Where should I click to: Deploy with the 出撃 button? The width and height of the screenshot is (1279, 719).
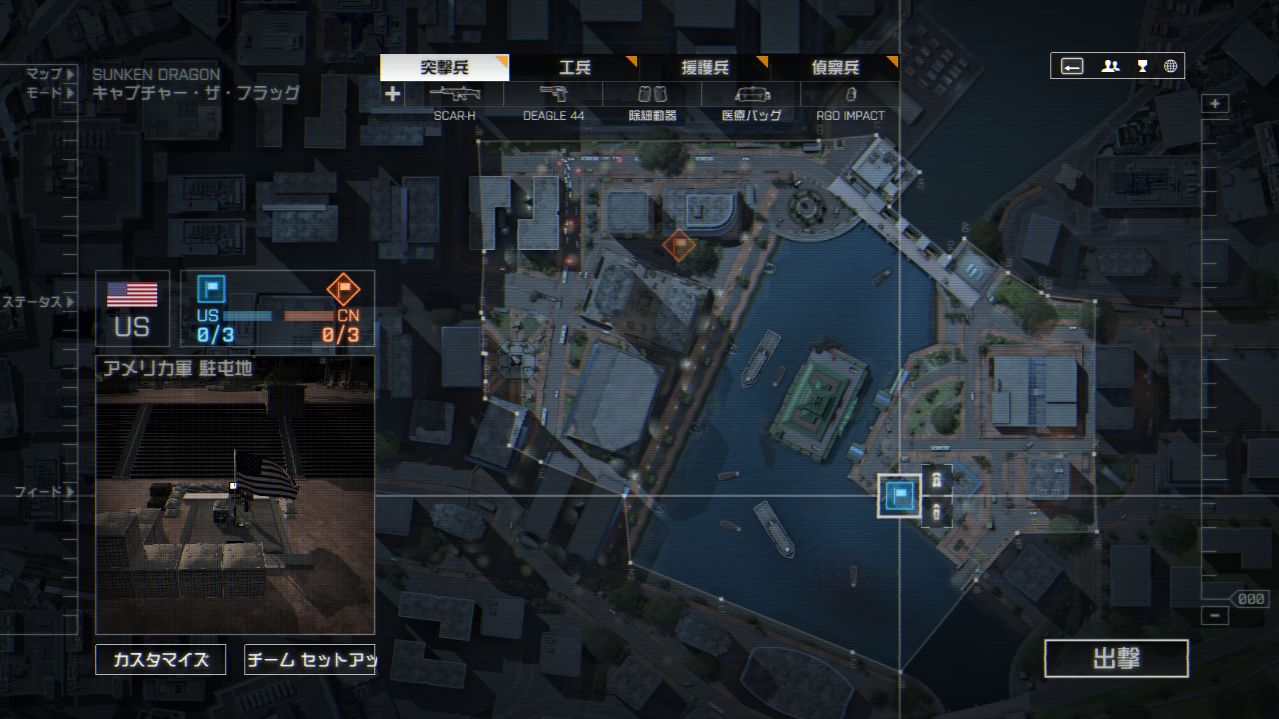click(x=1116, y=659)
